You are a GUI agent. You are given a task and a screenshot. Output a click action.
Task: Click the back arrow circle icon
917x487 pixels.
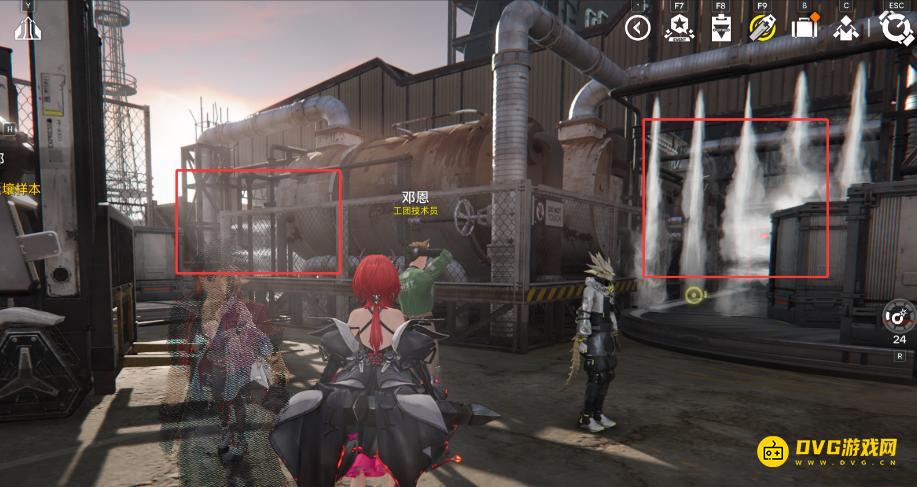tap(638, 28)
